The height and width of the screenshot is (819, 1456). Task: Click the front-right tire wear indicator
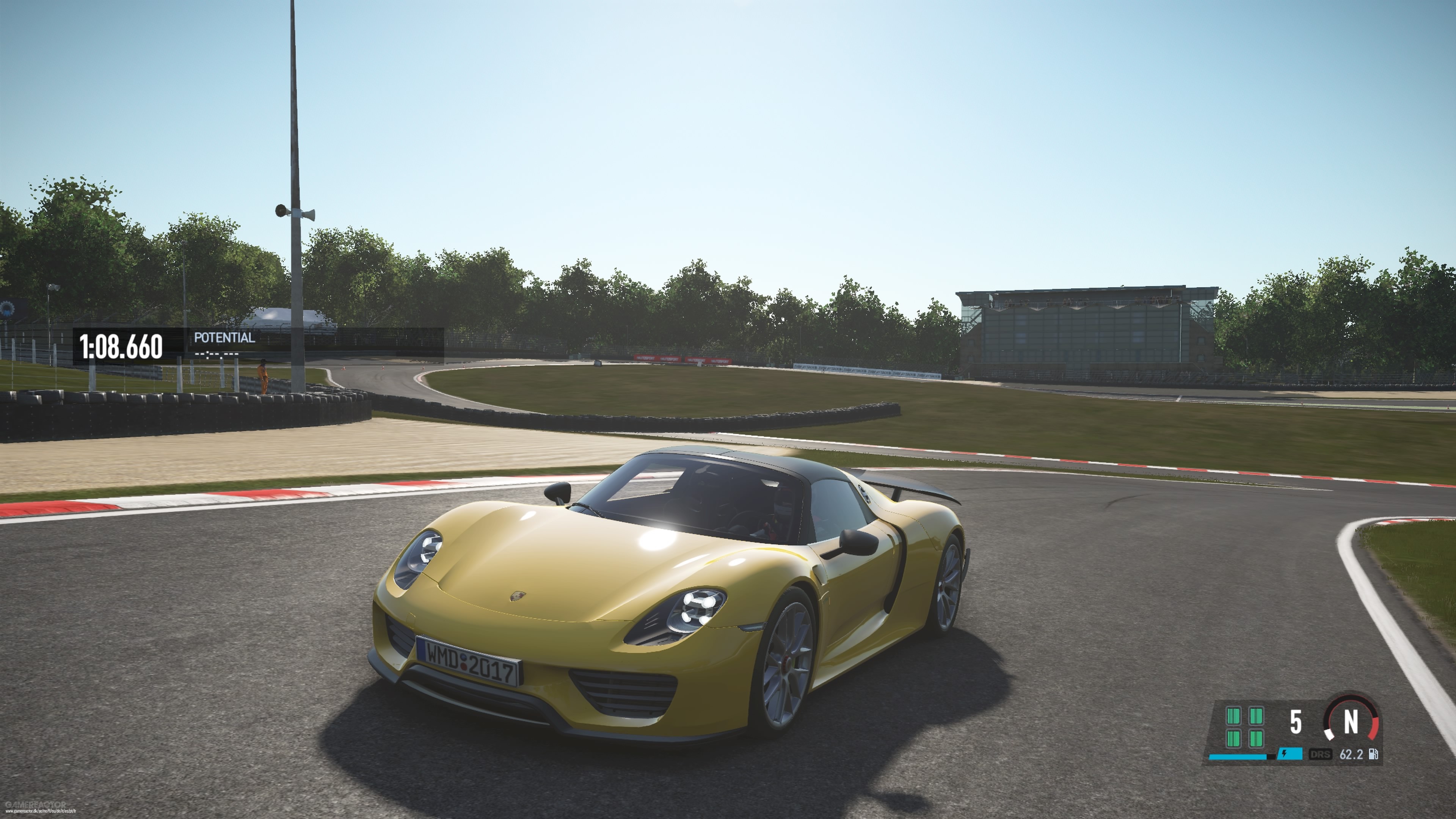coord(1257,717)
